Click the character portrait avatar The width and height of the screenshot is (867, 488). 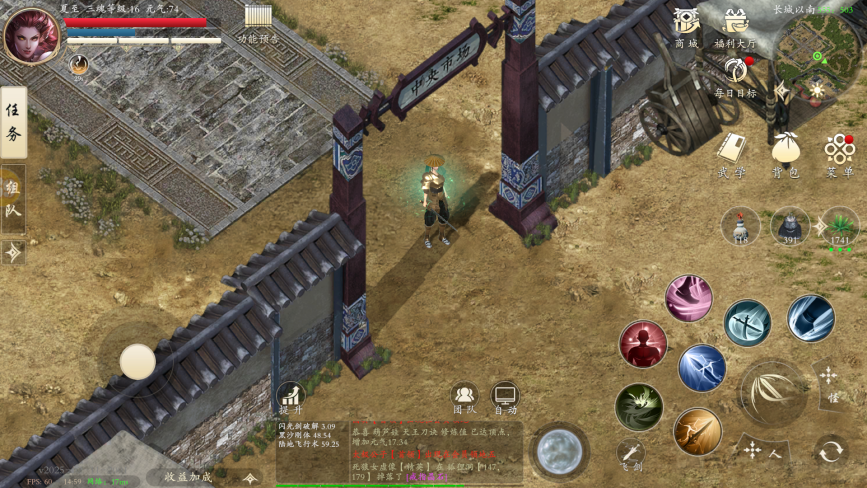[x=31, y=36]
